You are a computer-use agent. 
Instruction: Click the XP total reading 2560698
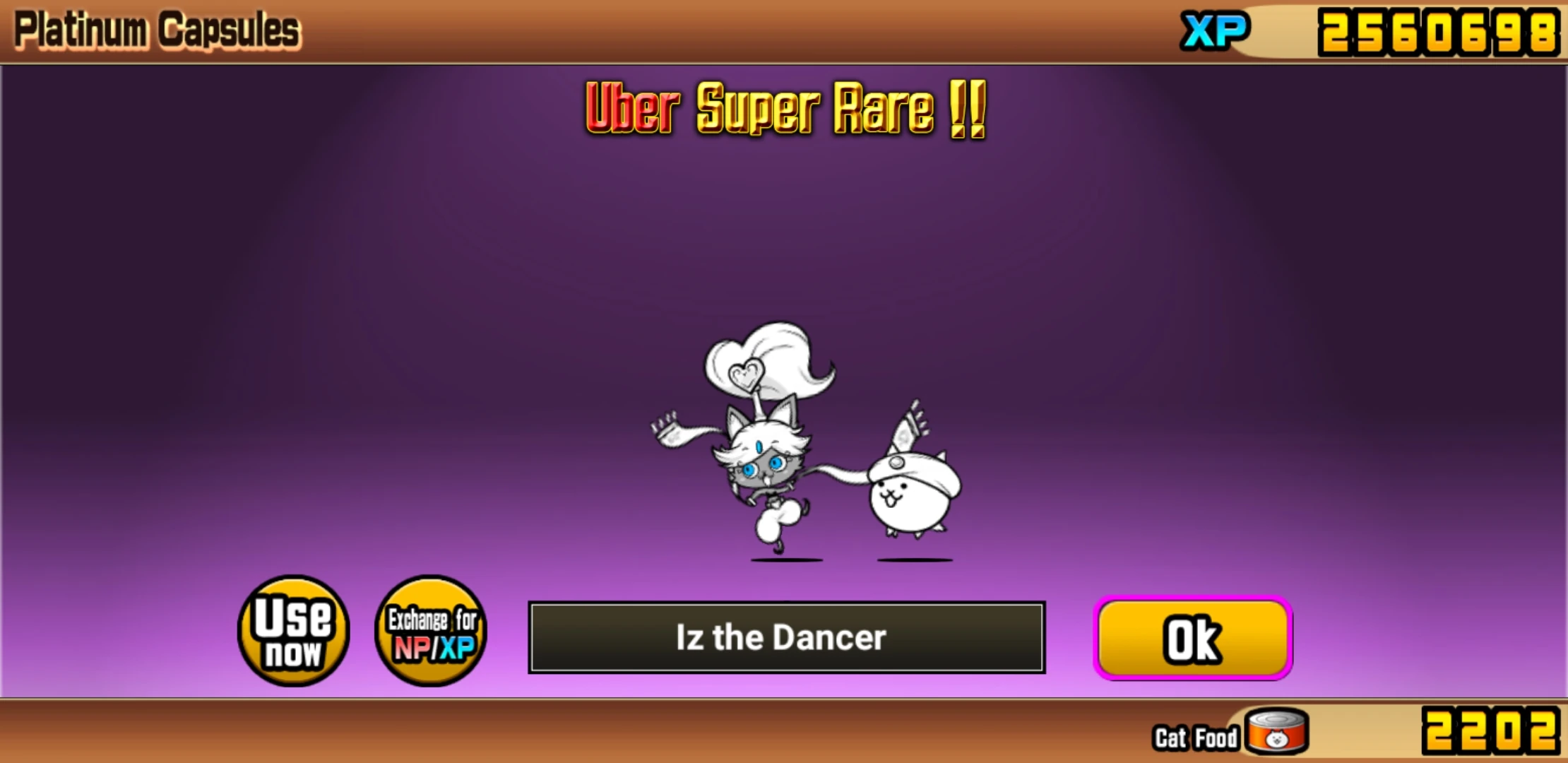(x=1441, y=31)
